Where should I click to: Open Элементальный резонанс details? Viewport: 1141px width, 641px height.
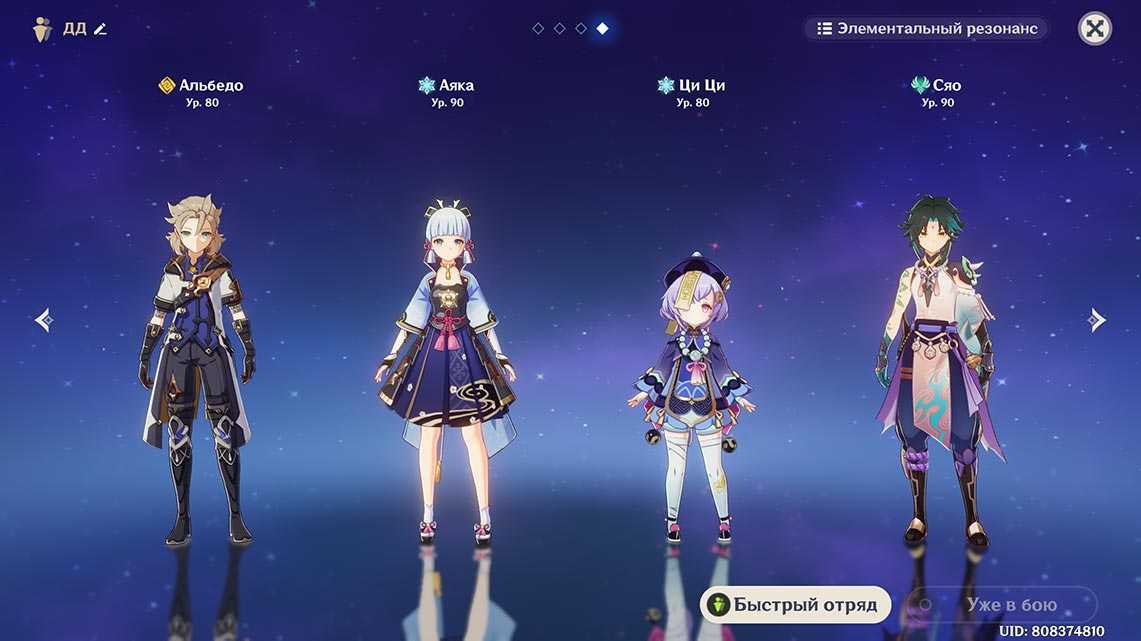click(x=927, y=28)
